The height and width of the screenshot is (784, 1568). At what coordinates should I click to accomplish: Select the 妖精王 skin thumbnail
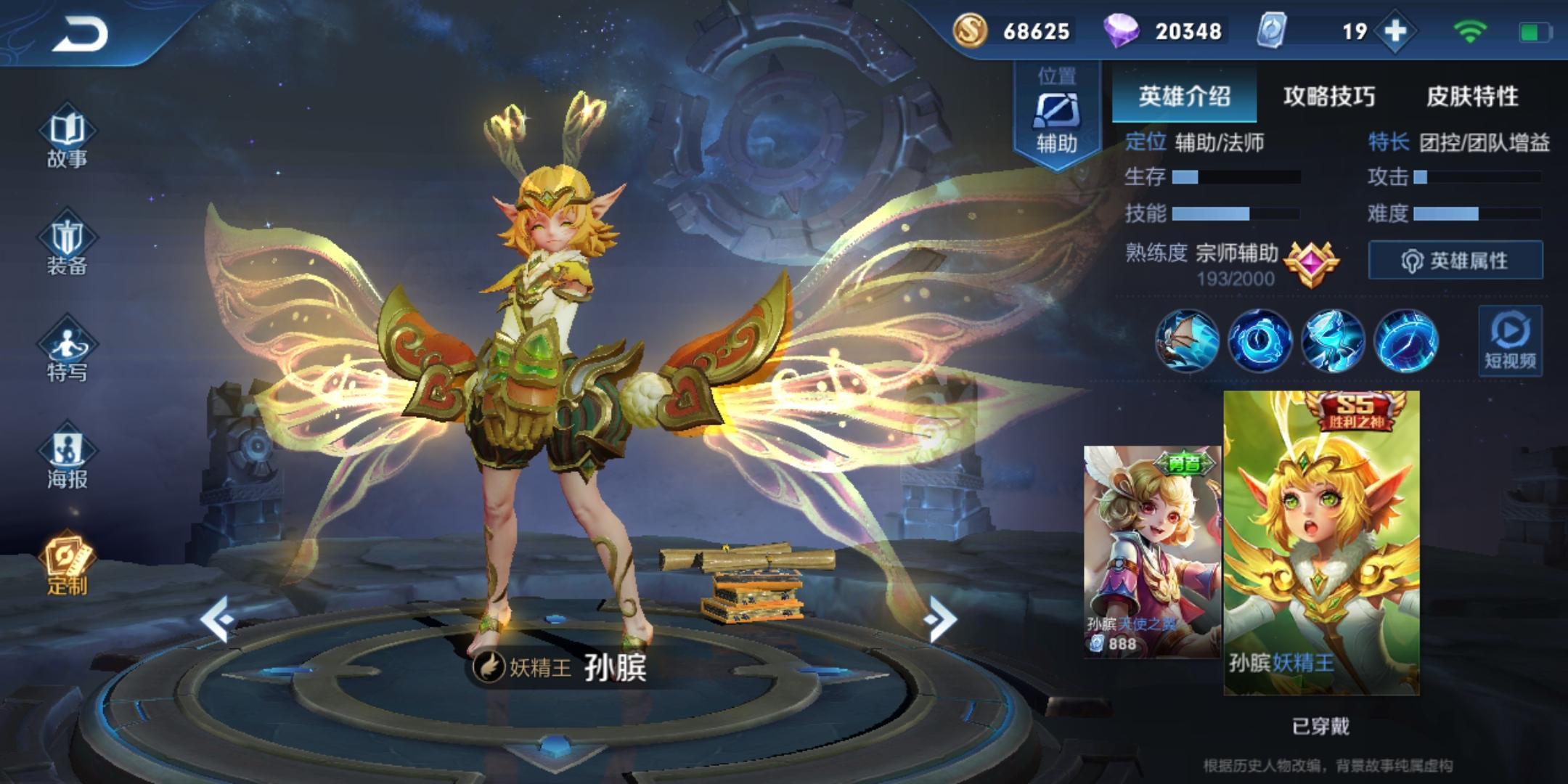click(x=1321, y=543)
